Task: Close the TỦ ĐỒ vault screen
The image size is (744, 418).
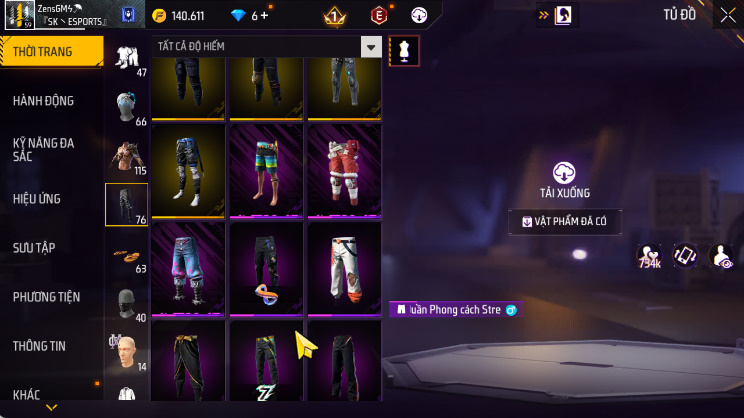Action: tap(726, 15)
